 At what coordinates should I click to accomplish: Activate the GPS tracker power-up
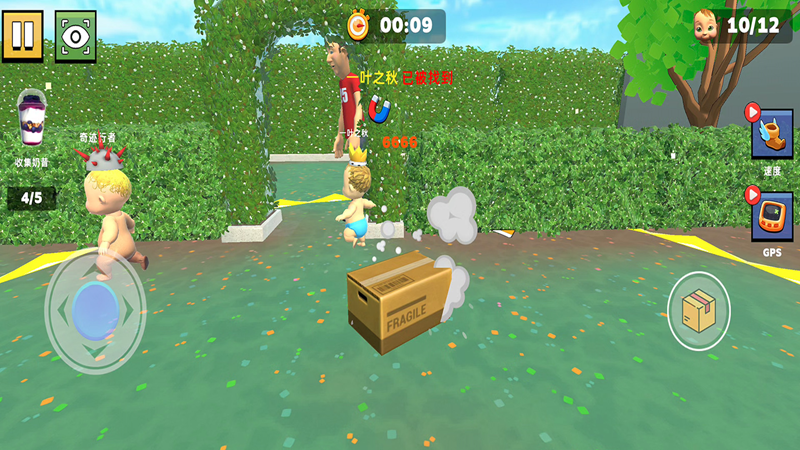(x=772, y=217)
